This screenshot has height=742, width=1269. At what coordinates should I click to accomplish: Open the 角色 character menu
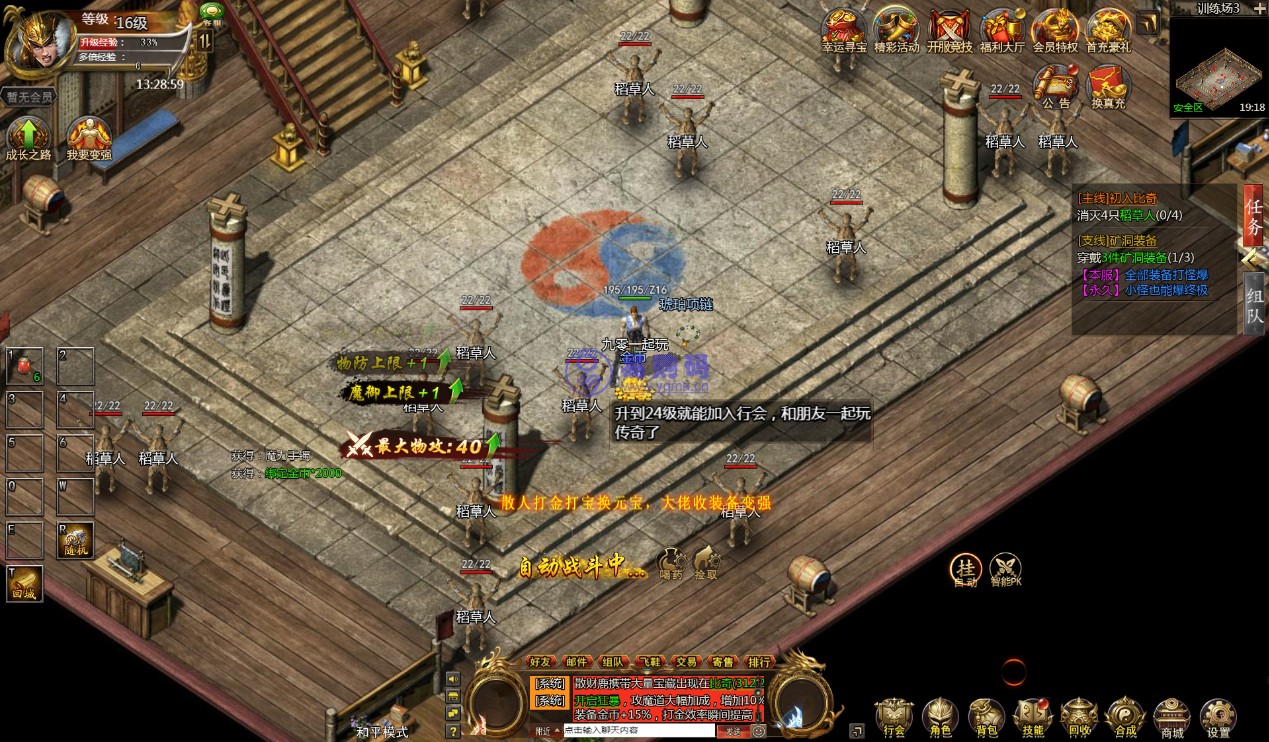coord(939,715)
